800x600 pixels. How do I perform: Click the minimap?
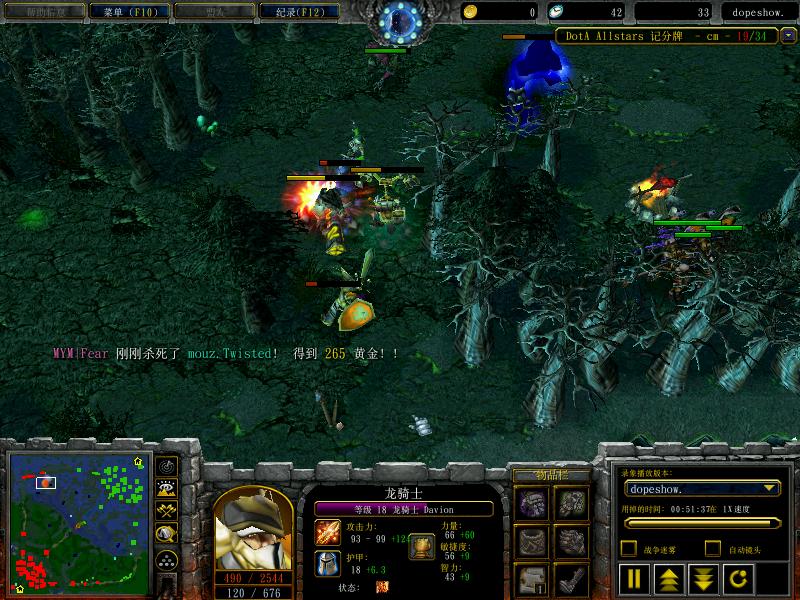tap(78, 523)
